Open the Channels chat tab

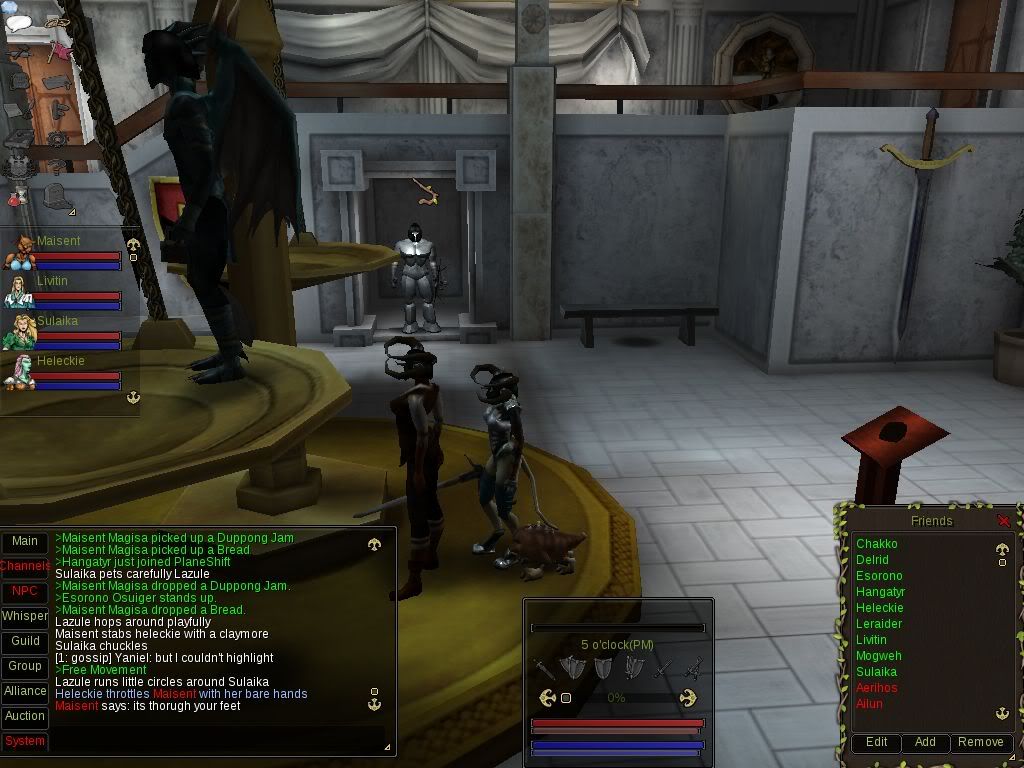pyautogui.click(x=25, y=566)
